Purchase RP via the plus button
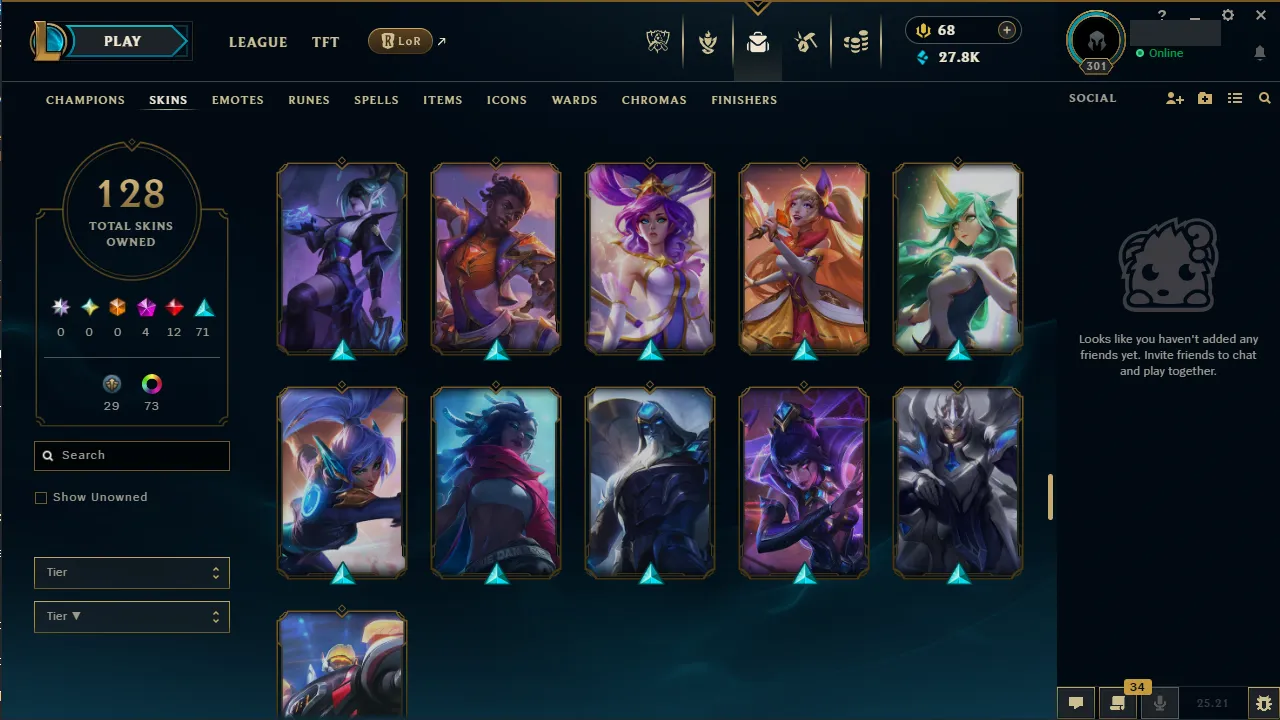The height and width of the screenshot is (720, 1280). [1006, 29]
